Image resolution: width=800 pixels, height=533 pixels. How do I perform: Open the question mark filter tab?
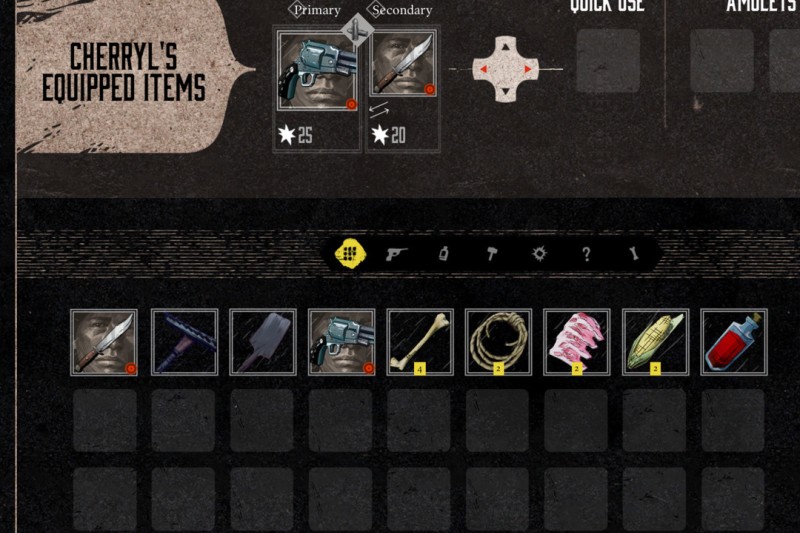pos(586,254)
